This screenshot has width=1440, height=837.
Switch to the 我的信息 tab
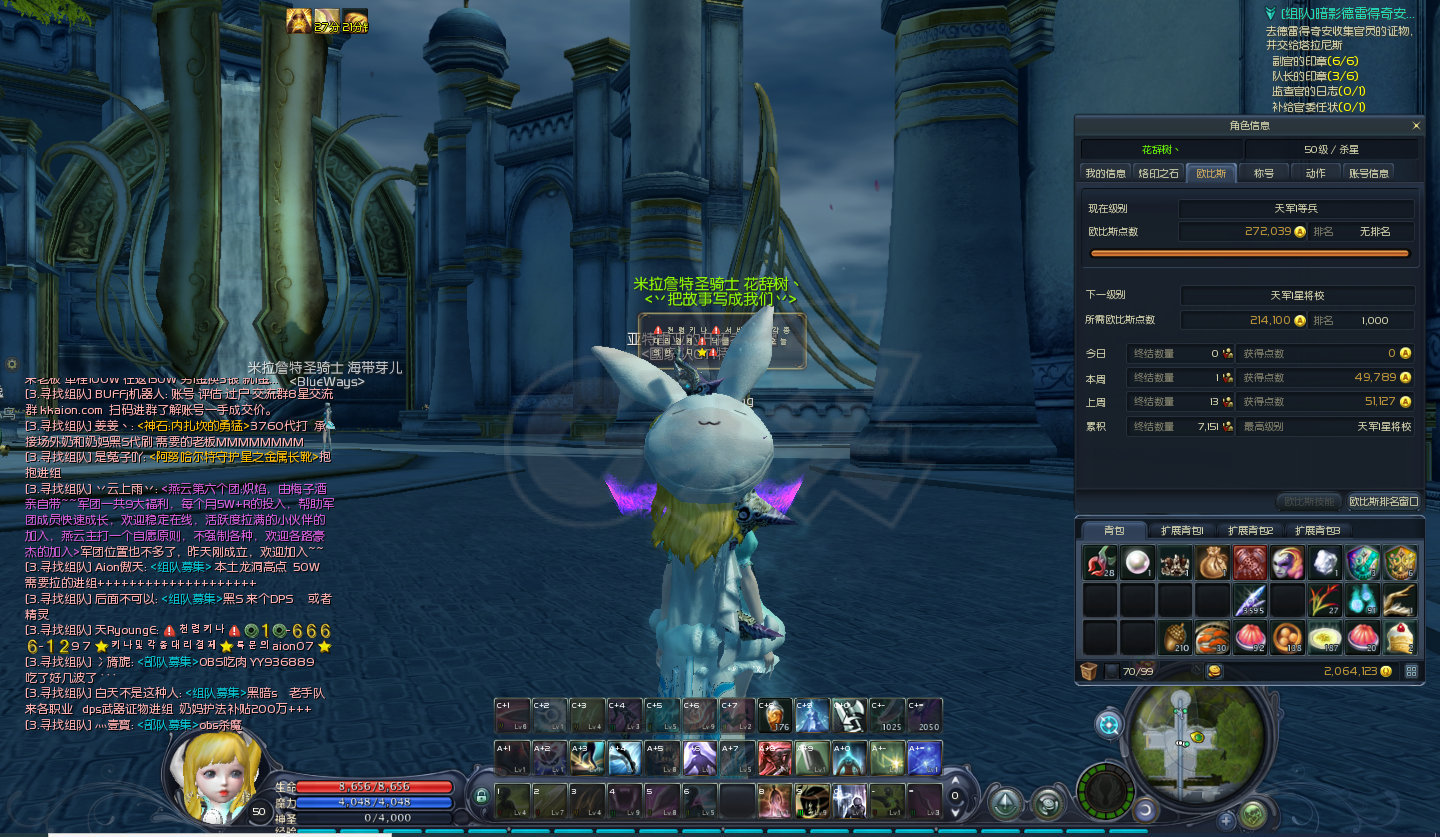[1105, 173]
